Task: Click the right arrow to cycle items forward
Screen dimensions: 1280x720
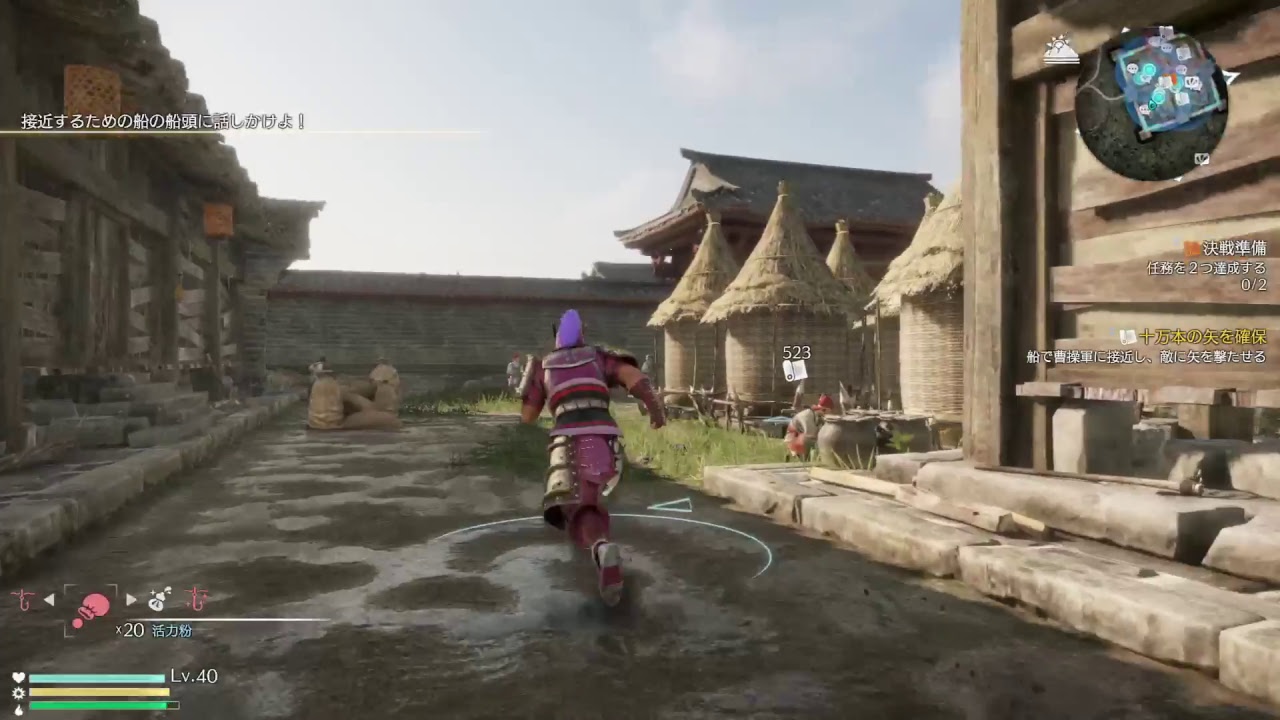Action: (x=129, y=599)
